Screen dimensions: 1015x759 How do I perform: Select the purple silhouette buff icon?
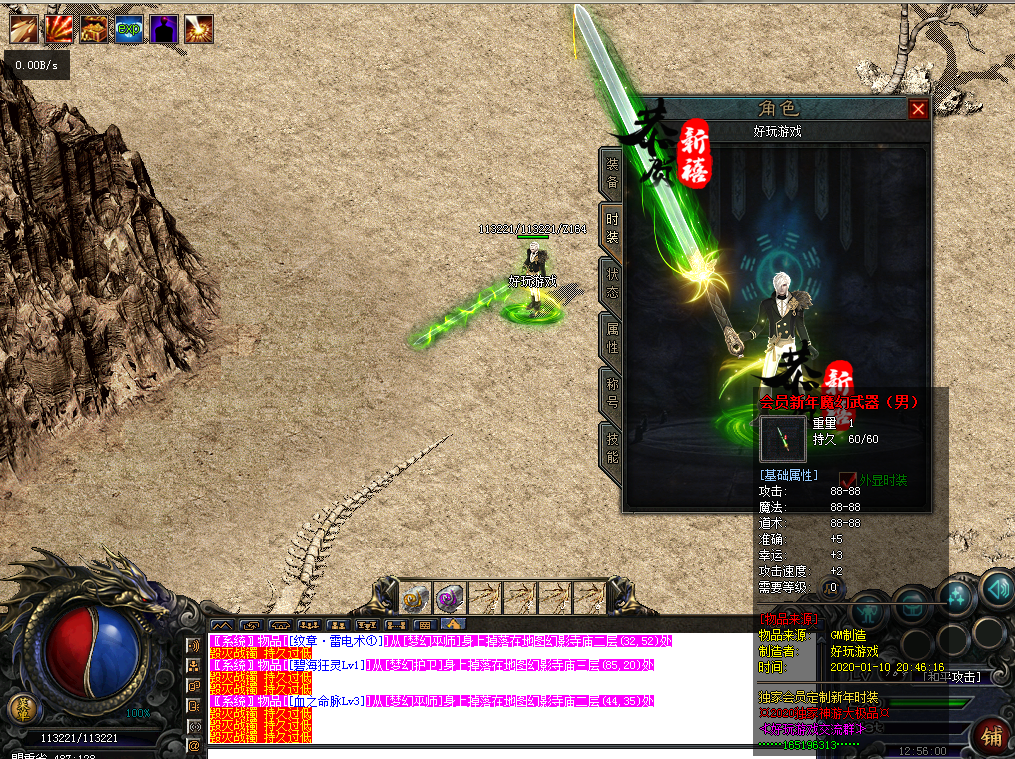(163, 29)
